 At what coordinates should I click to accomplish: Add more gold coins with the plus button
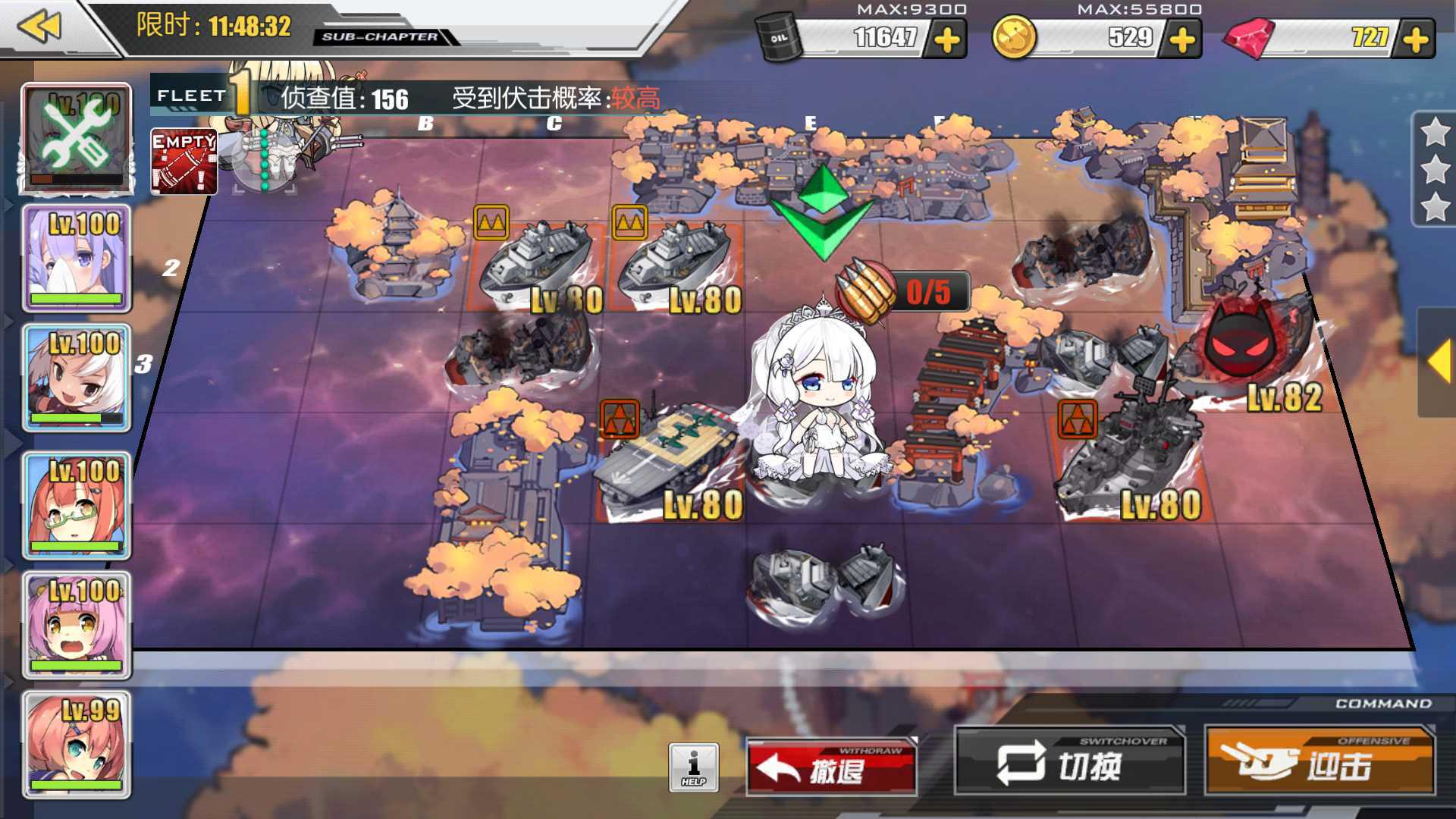(x=1182, y=39)
